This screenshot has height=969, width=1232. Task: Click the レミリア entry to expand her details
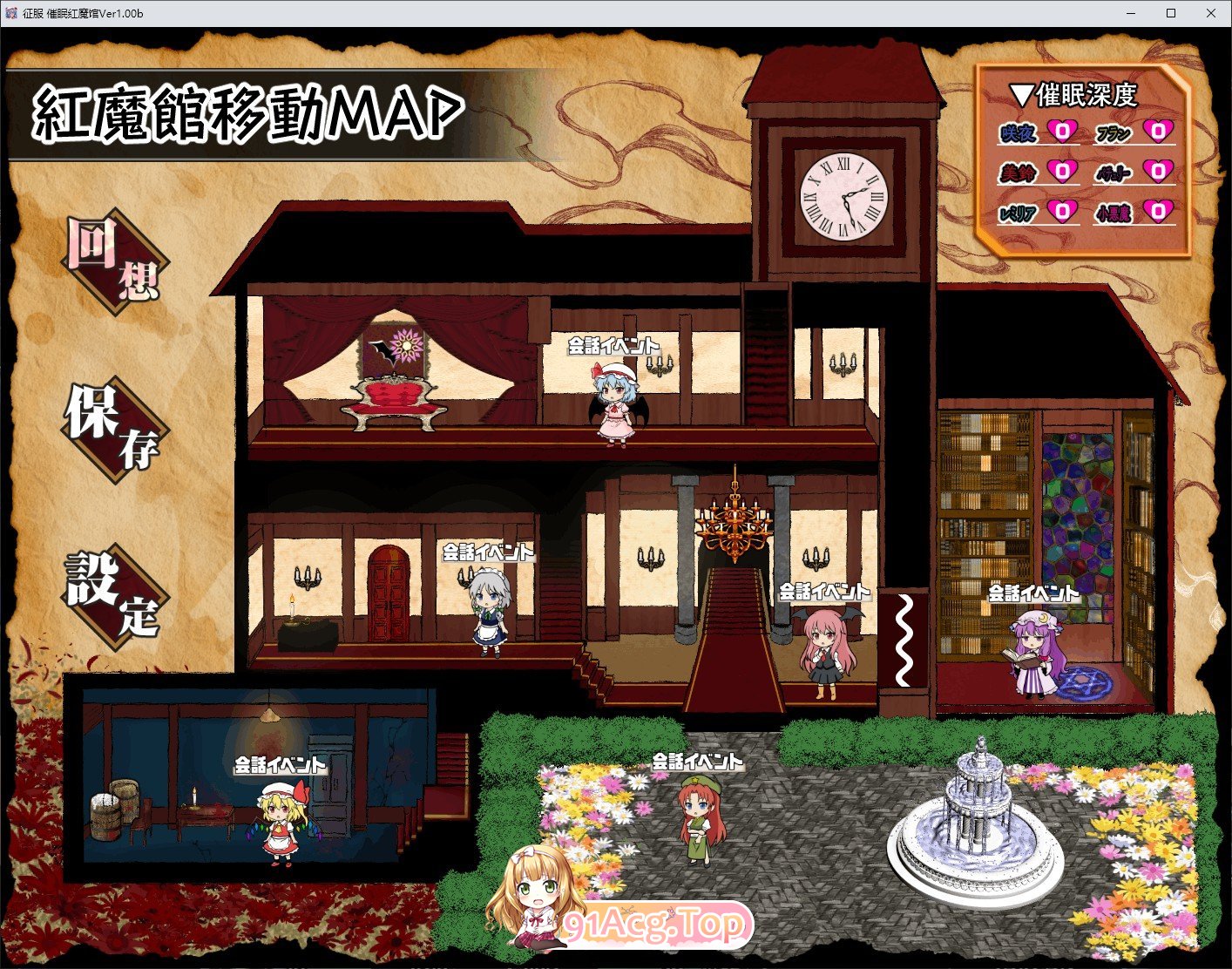click(x=1017, y=211)
